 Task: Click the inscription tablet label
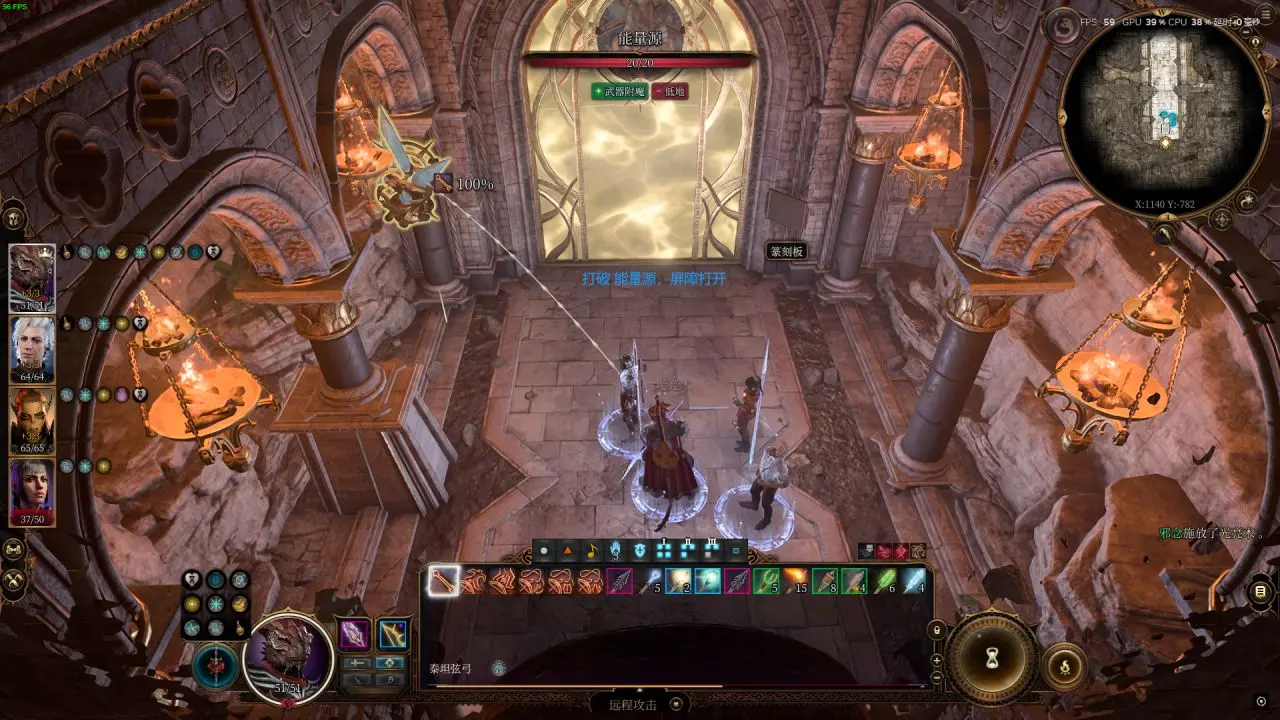click(786, 251)
